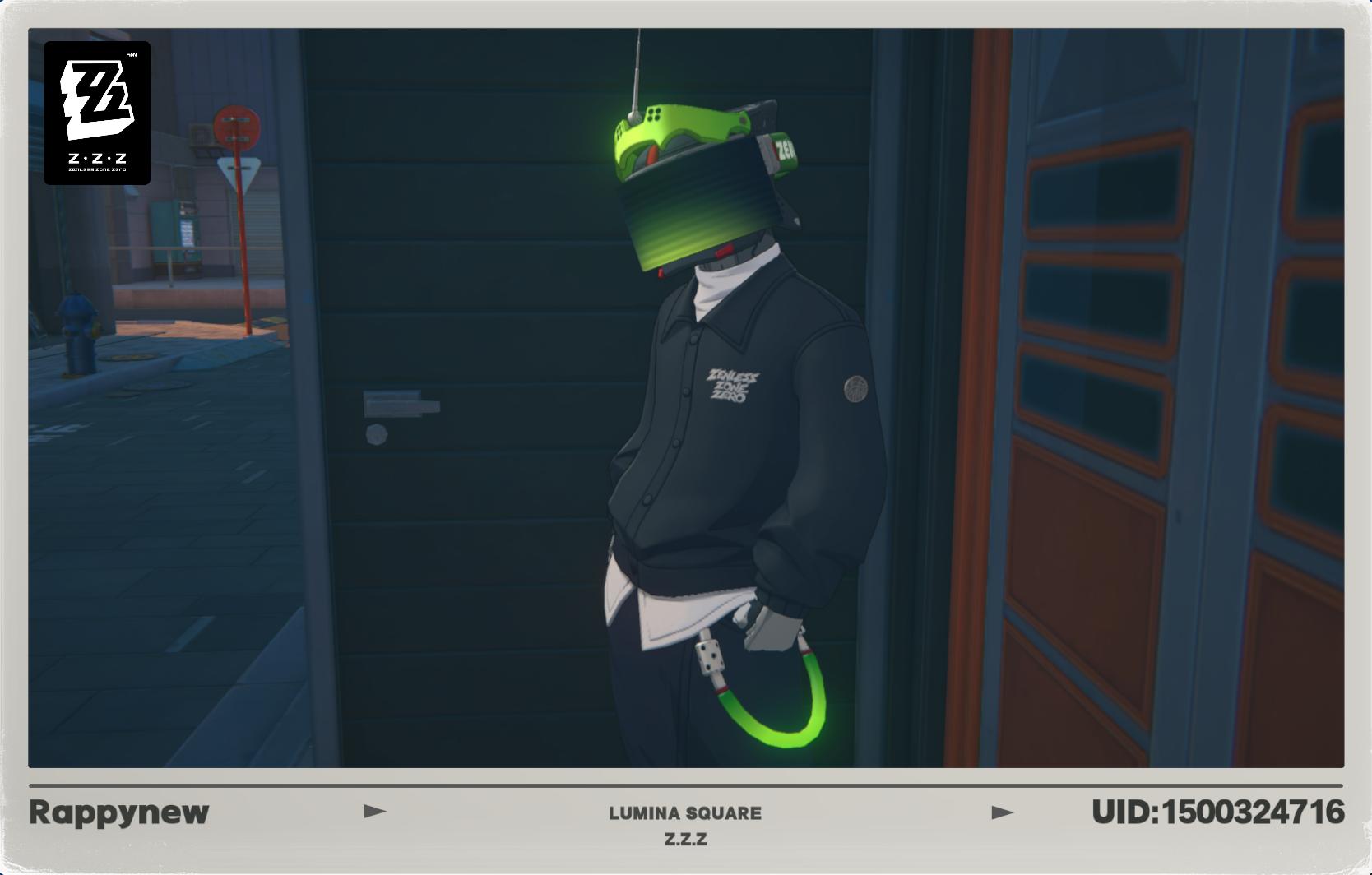Click the UID:1500324716 text

click(1217, 812)
